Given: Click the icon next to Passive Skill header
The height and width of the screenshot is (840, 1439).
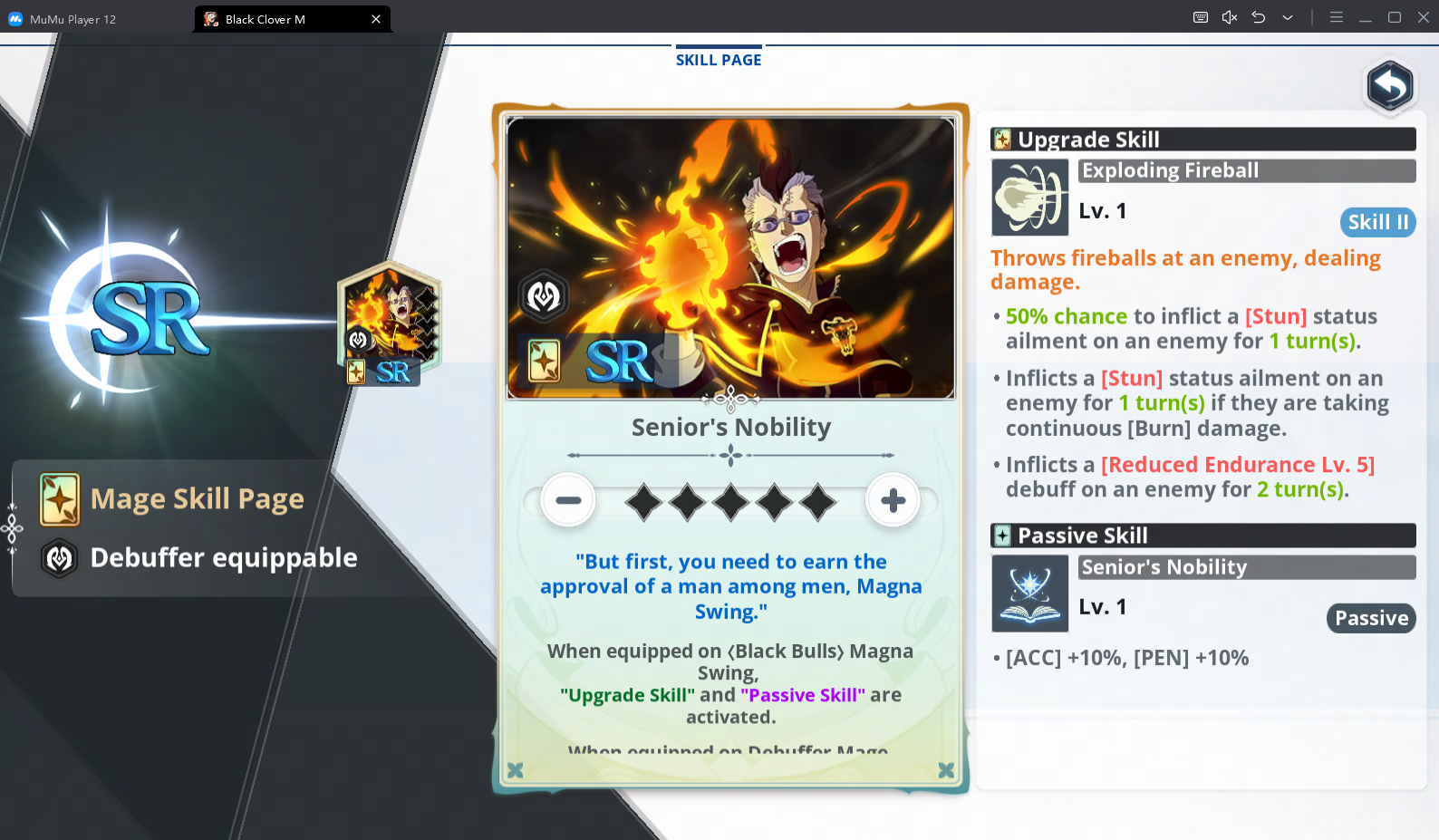Looking at the screenshot, I should (x=1002, y=535).
